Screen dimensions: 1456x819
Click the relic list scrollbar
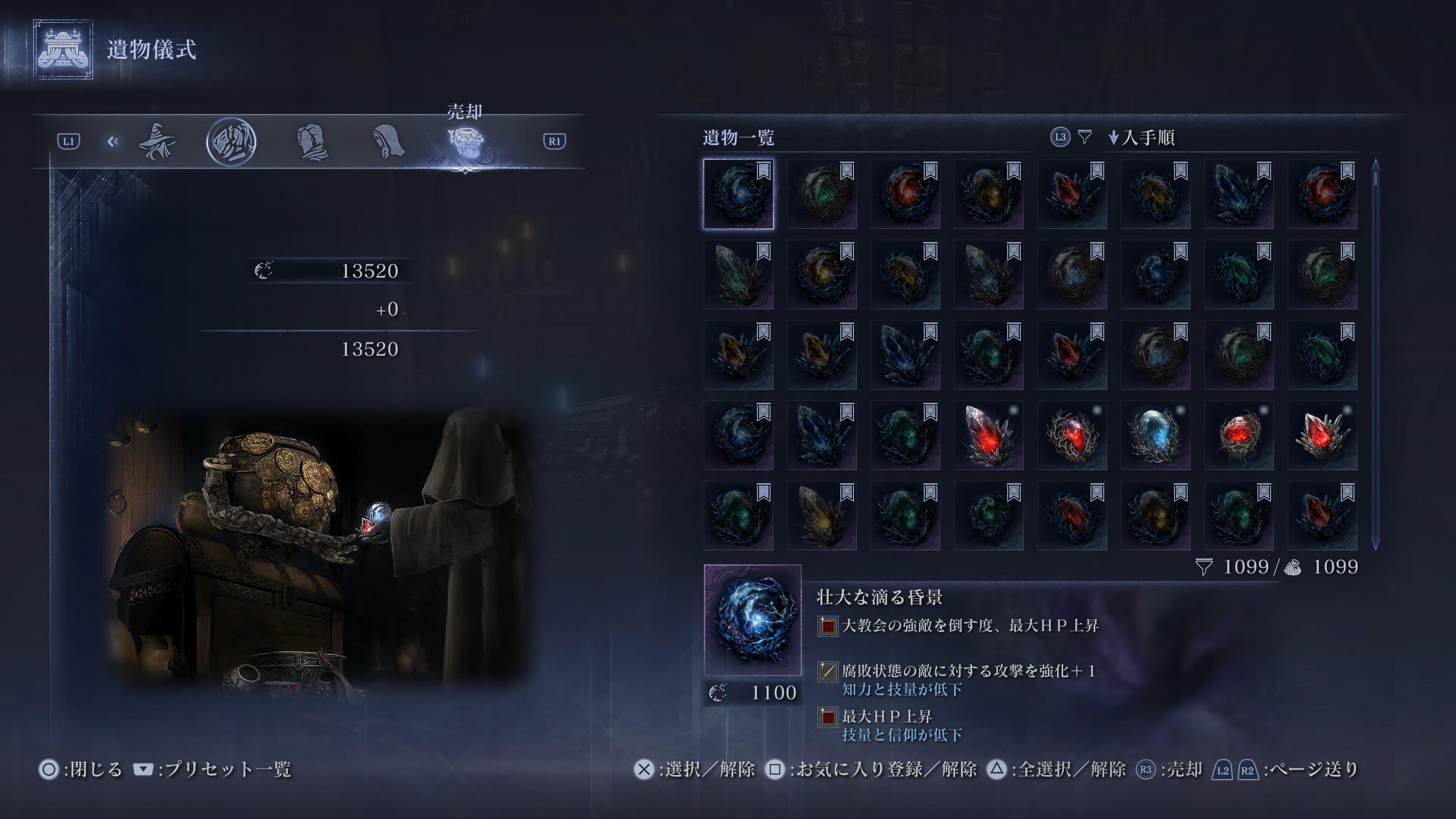pyautogui.click(x=1375, y=355)
